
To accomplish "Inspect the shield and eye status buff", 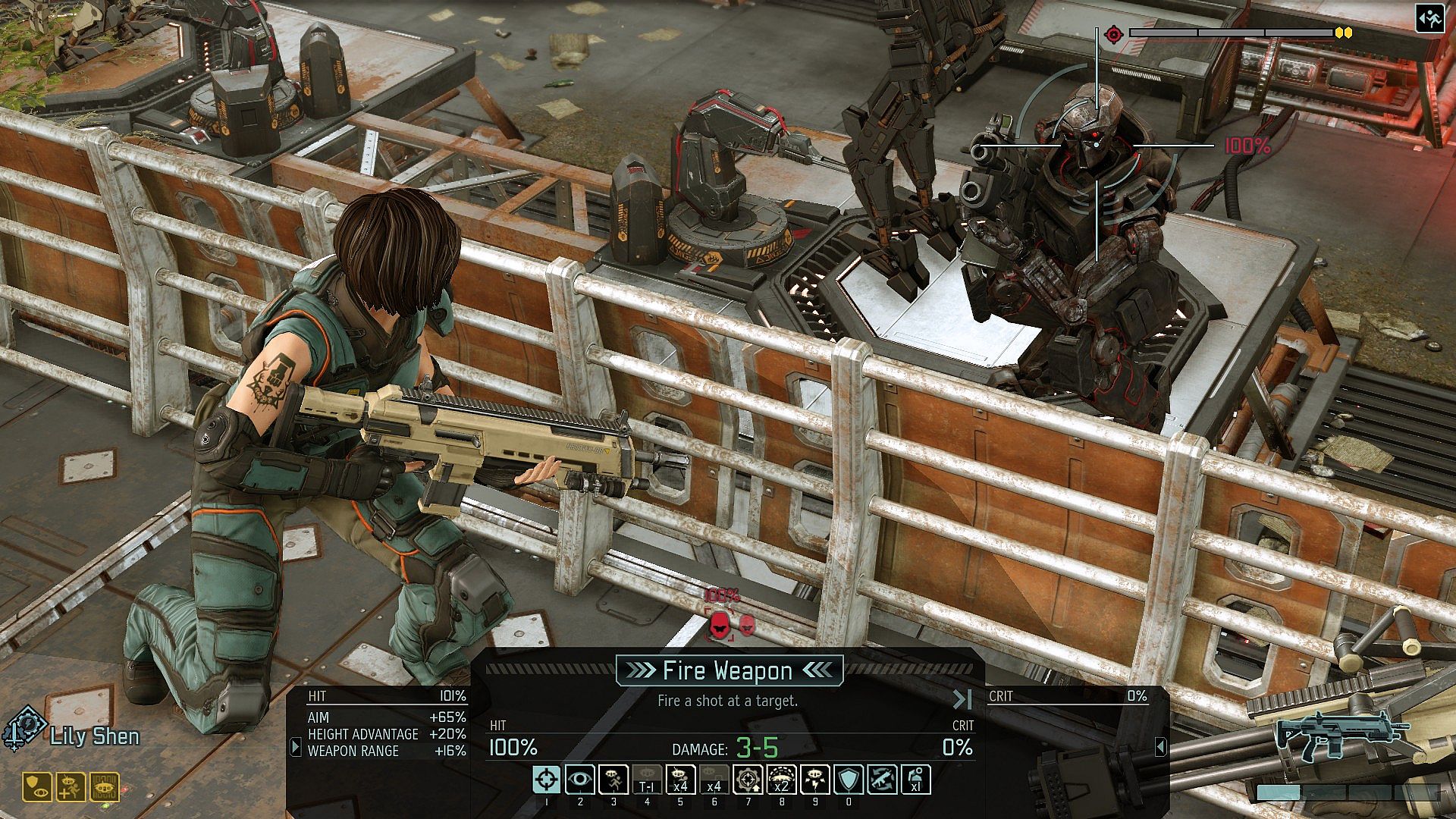I will tap(36, 788).
